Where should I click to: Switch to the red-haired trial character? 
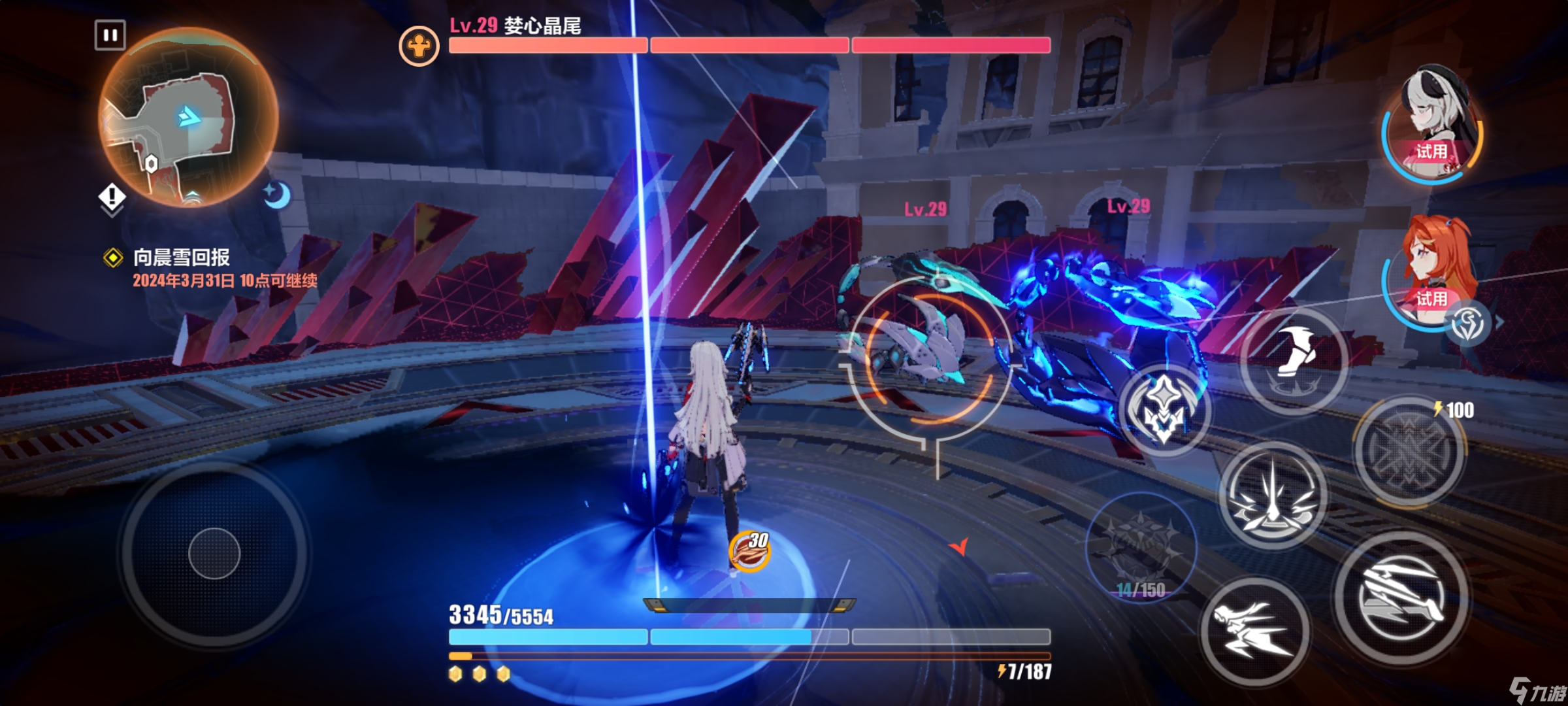(x=1433, y=271)
